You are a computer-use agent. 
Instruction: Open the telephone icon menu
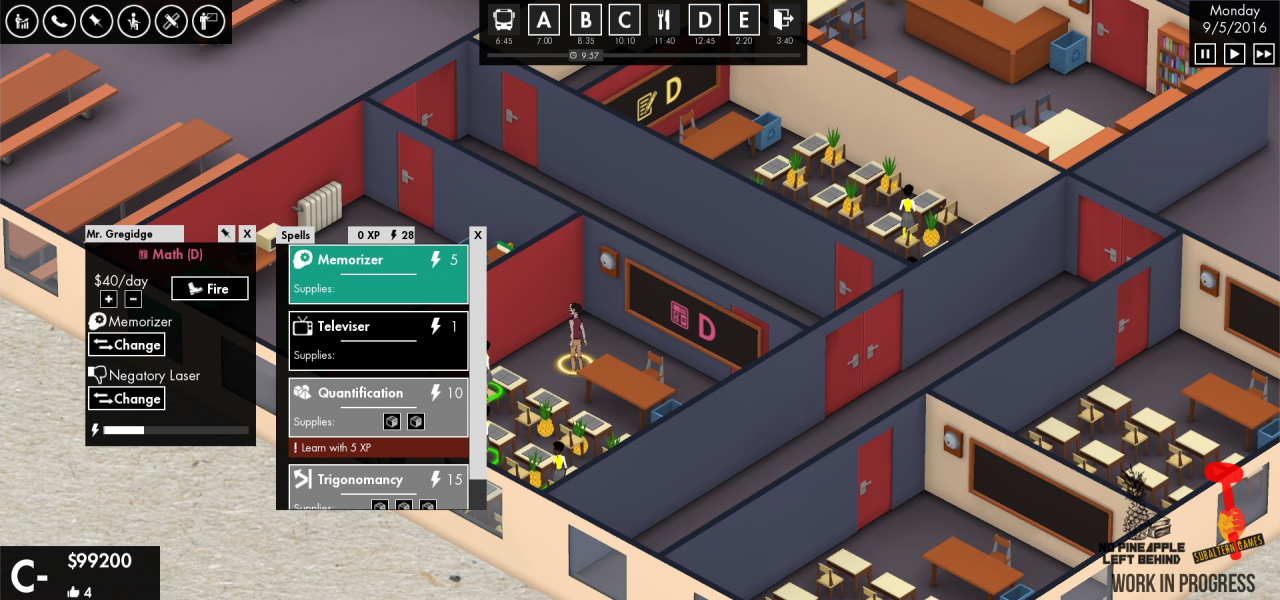pos(59,21)
